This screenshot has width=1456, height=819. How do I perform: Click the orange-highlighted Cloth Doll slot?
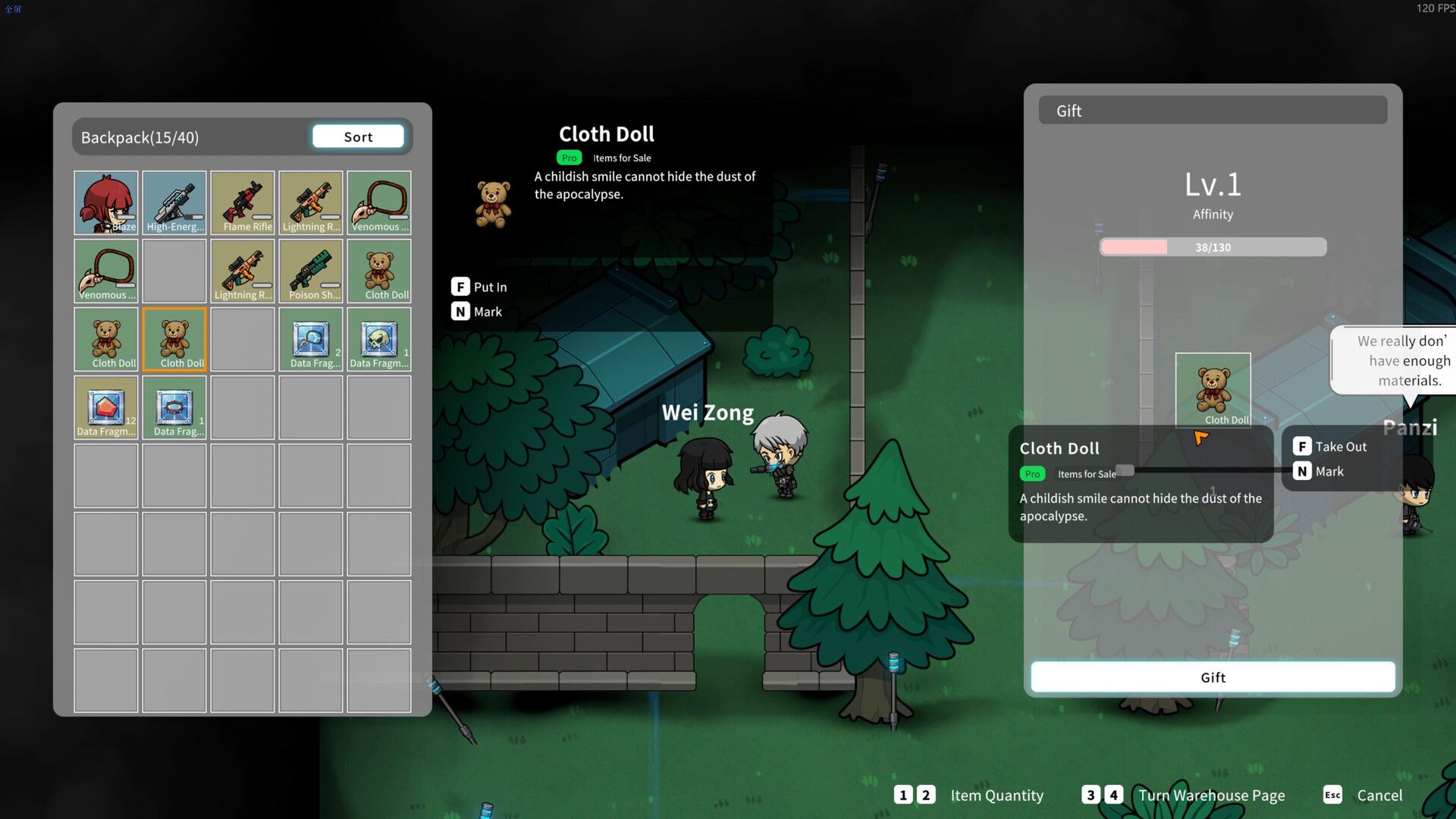174,339
